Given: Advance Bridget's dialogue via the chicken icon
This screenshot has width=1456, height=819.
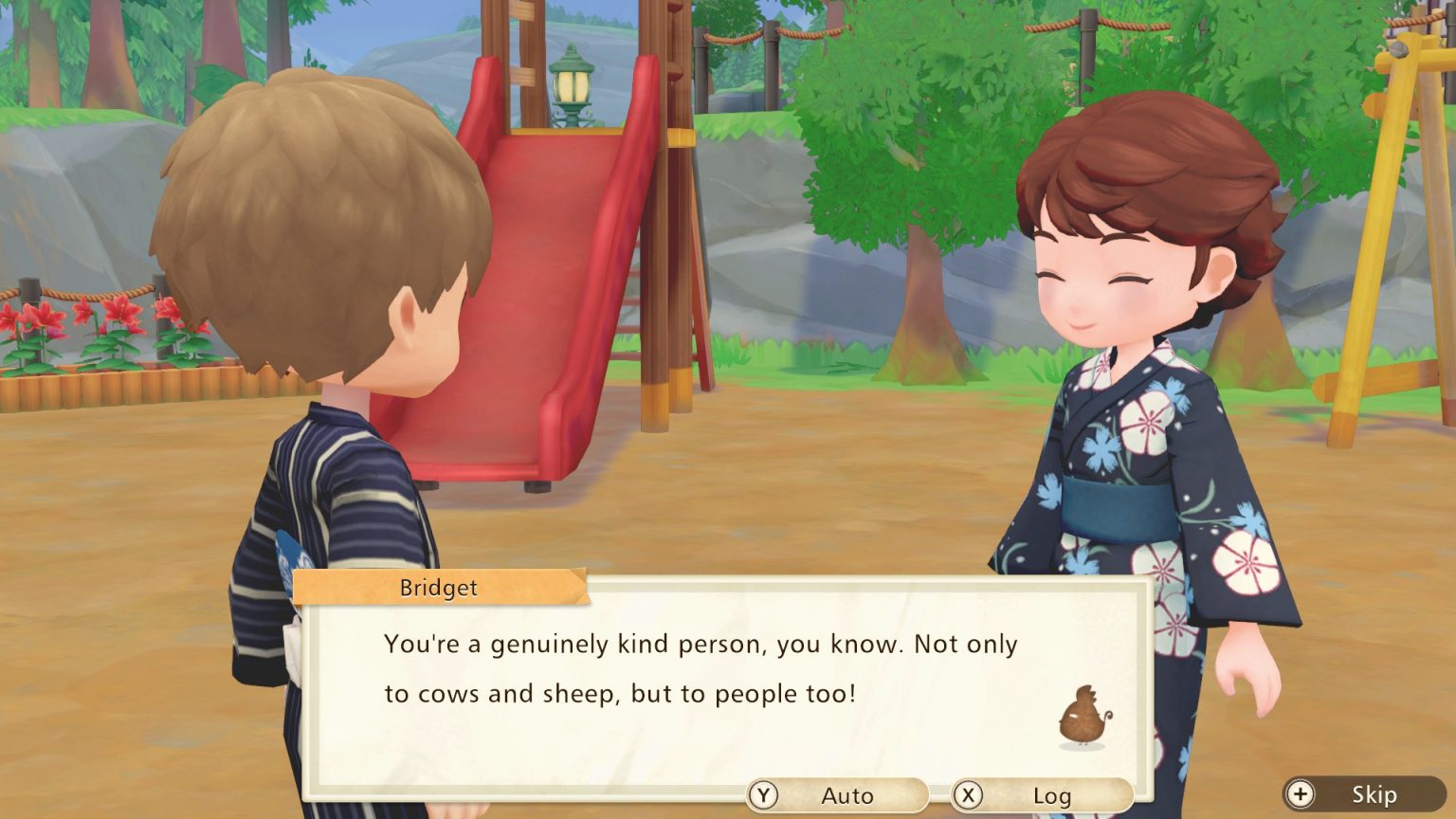Looking at the screenshot, I should coord(1083,717).
